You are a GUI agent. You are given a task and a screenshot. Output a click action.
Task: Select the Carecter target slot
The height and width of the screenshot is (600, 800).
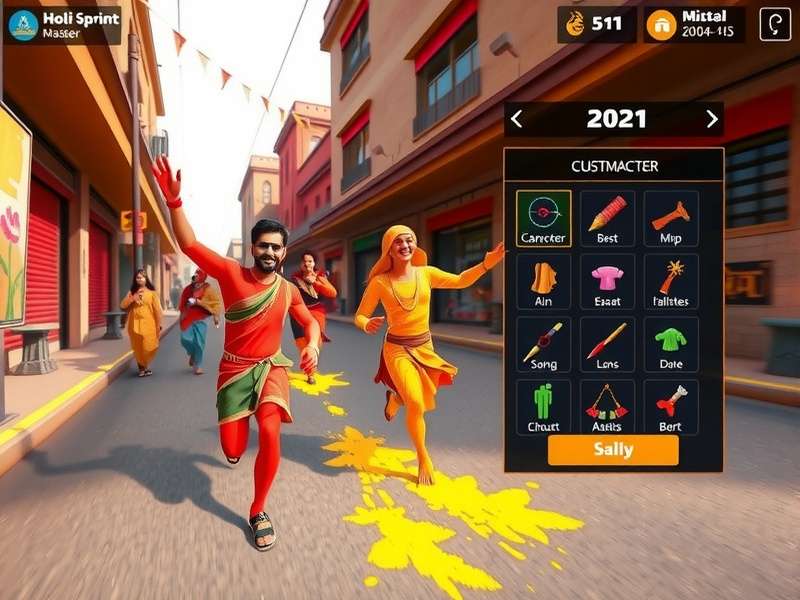(x=544, y=218)
